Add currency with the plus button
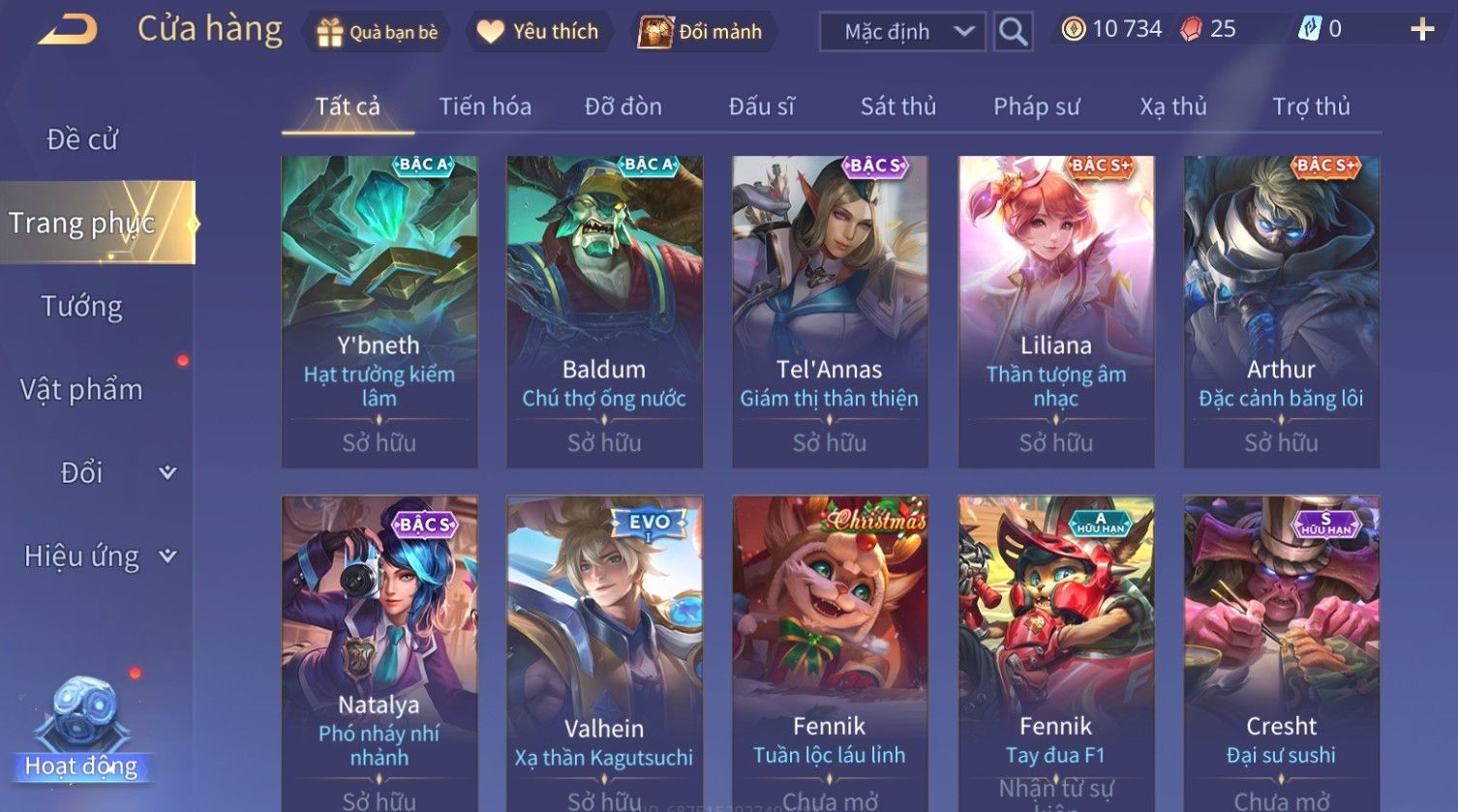This screenshot has width=1458, height=812. 1421,29
